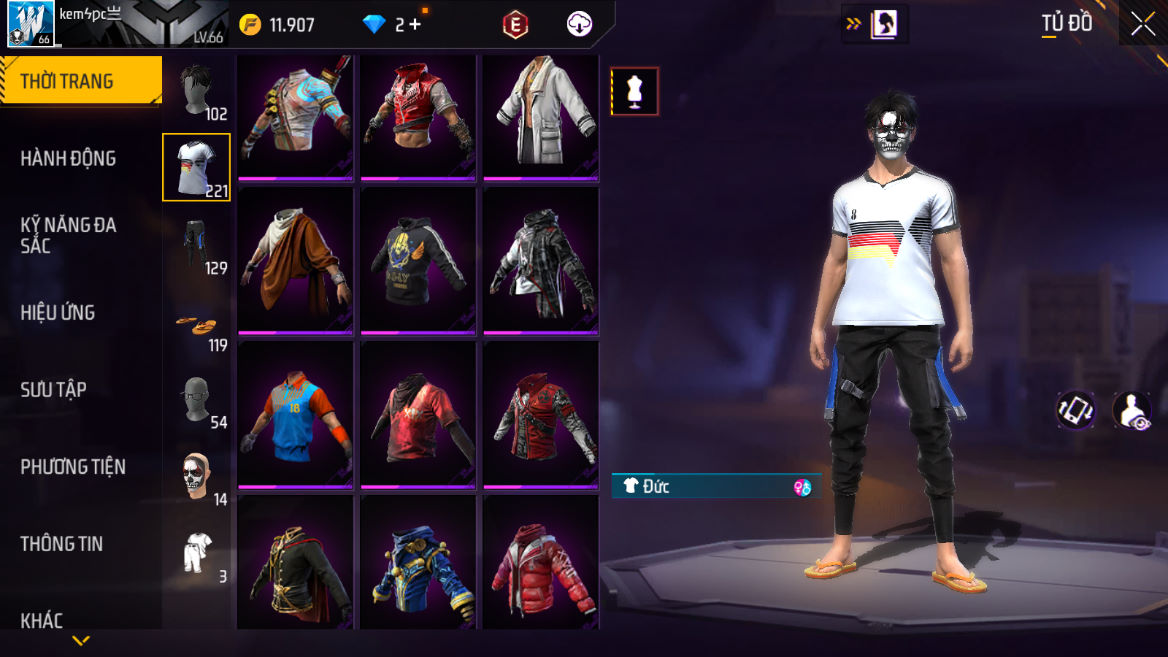Viewport: 1168px width, 657px height.
Task: Open the player profile avatar
Action: point(30,24)
